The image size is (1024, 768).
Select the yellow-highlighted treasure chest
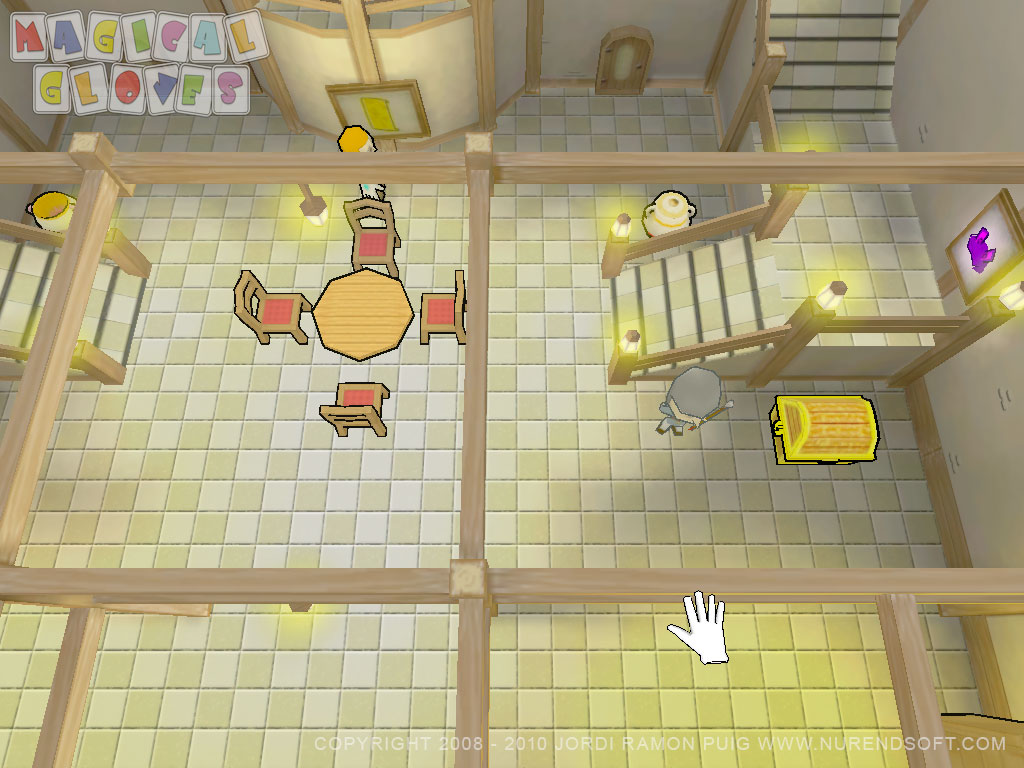[826, 429]
